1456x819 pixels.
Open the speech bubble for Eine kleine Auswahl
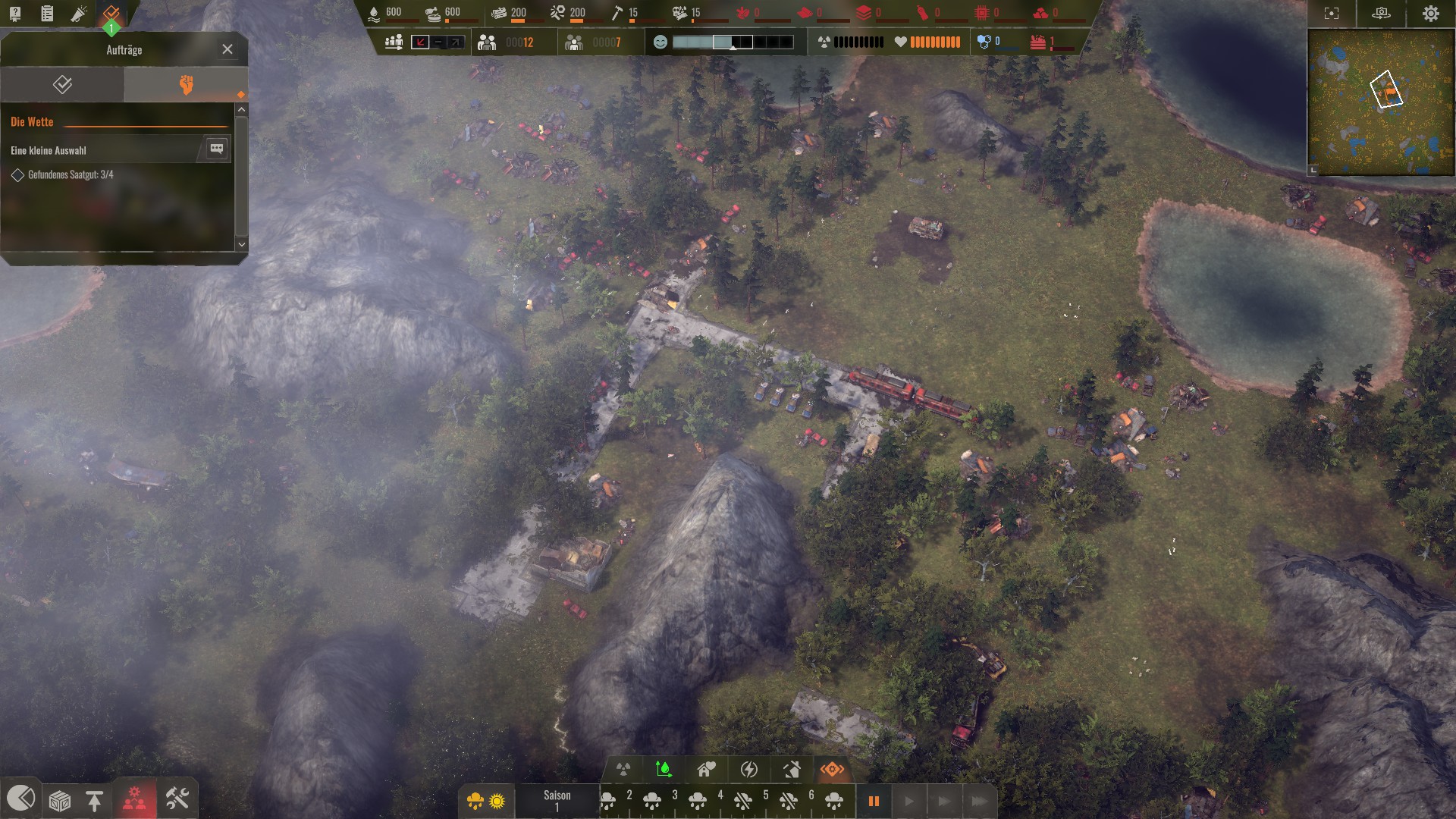tap(216, 149)
